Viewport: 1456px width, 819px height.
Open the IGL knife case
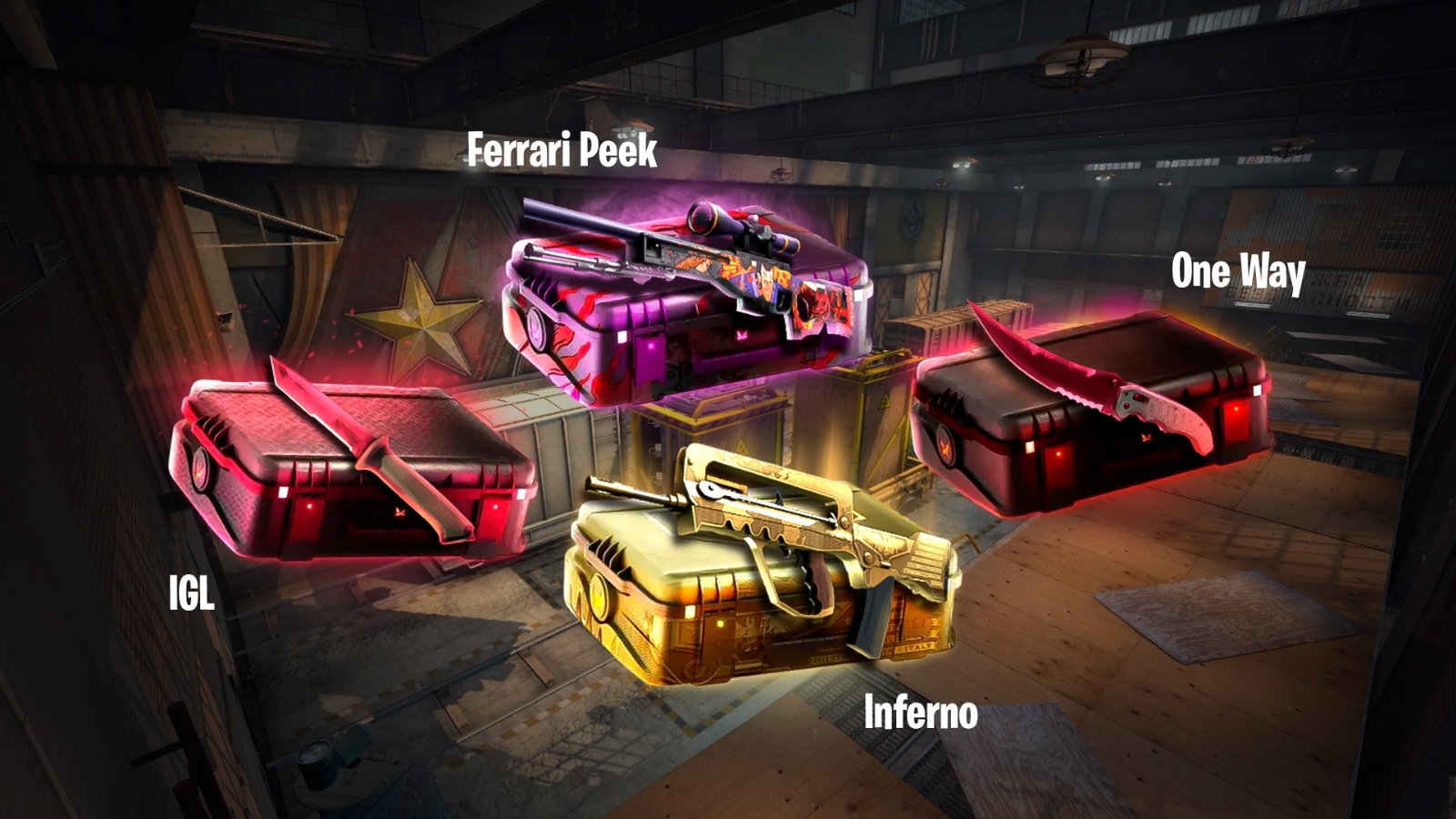click(350, 469)
